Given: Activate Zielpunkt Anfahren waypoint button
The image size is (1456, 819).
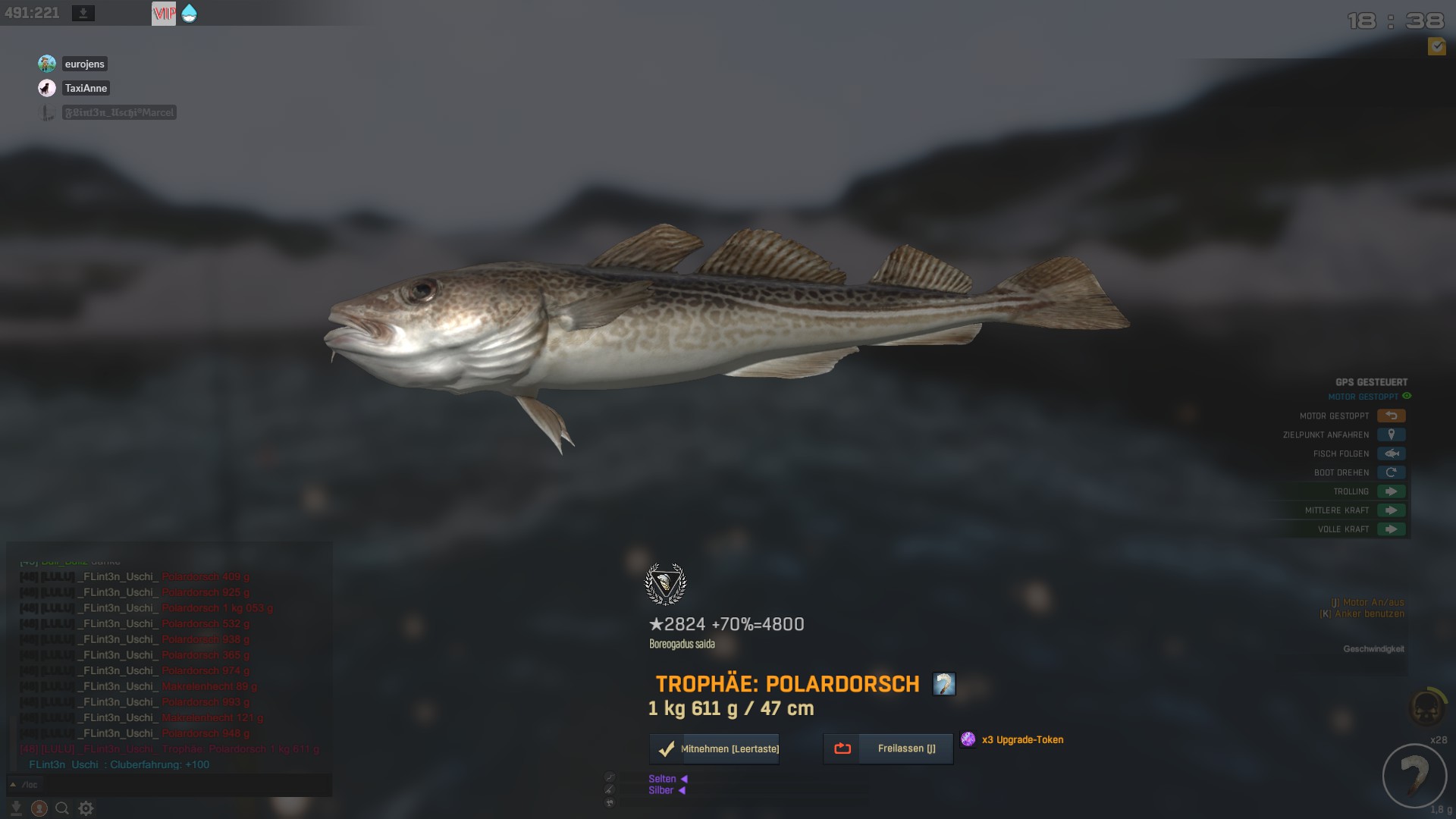Looking at the screenshot, I should [x=1391, y=435].
